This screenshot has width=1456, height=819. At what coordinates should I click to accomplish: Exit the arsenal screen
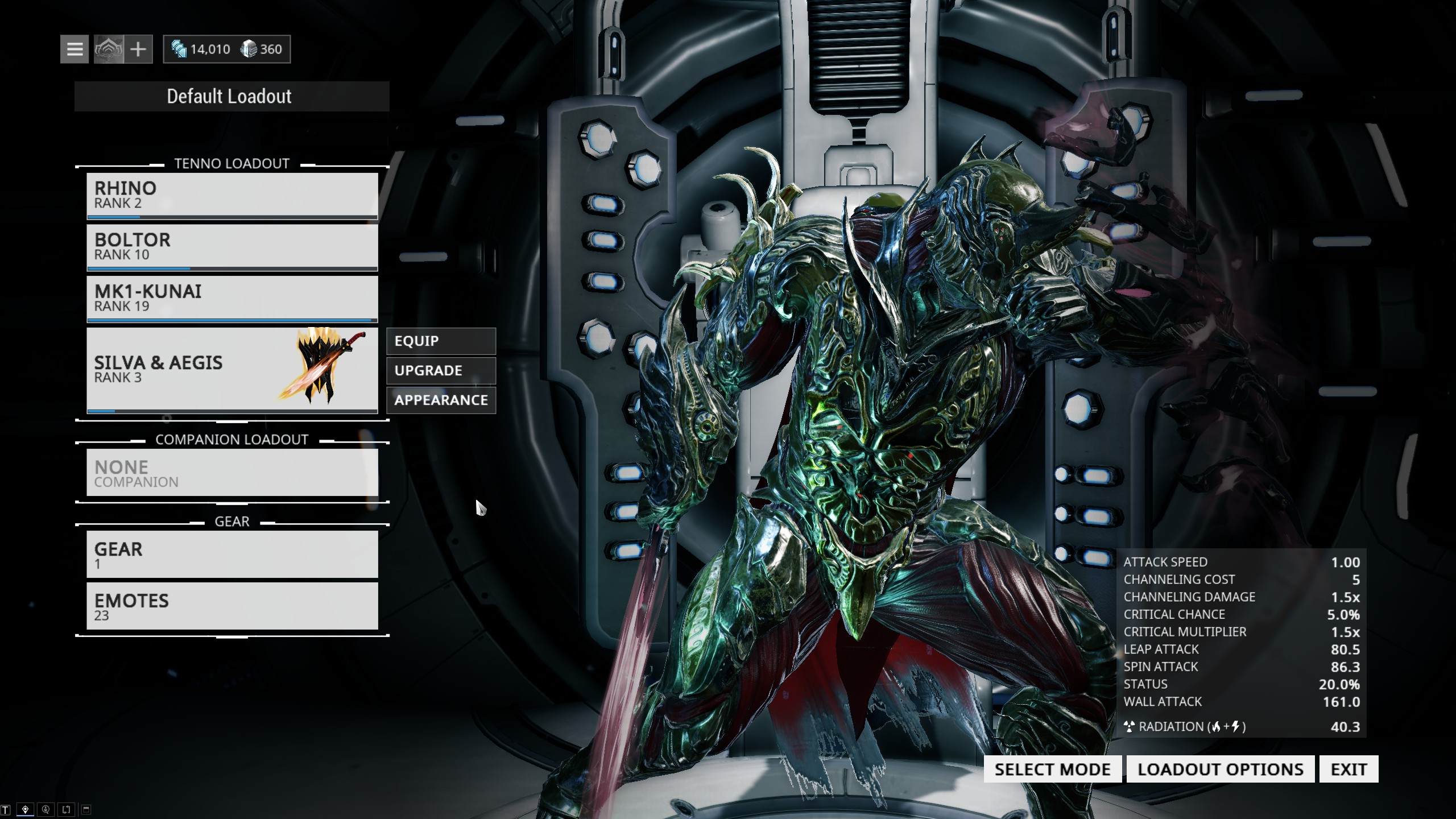click(1349, 770)
